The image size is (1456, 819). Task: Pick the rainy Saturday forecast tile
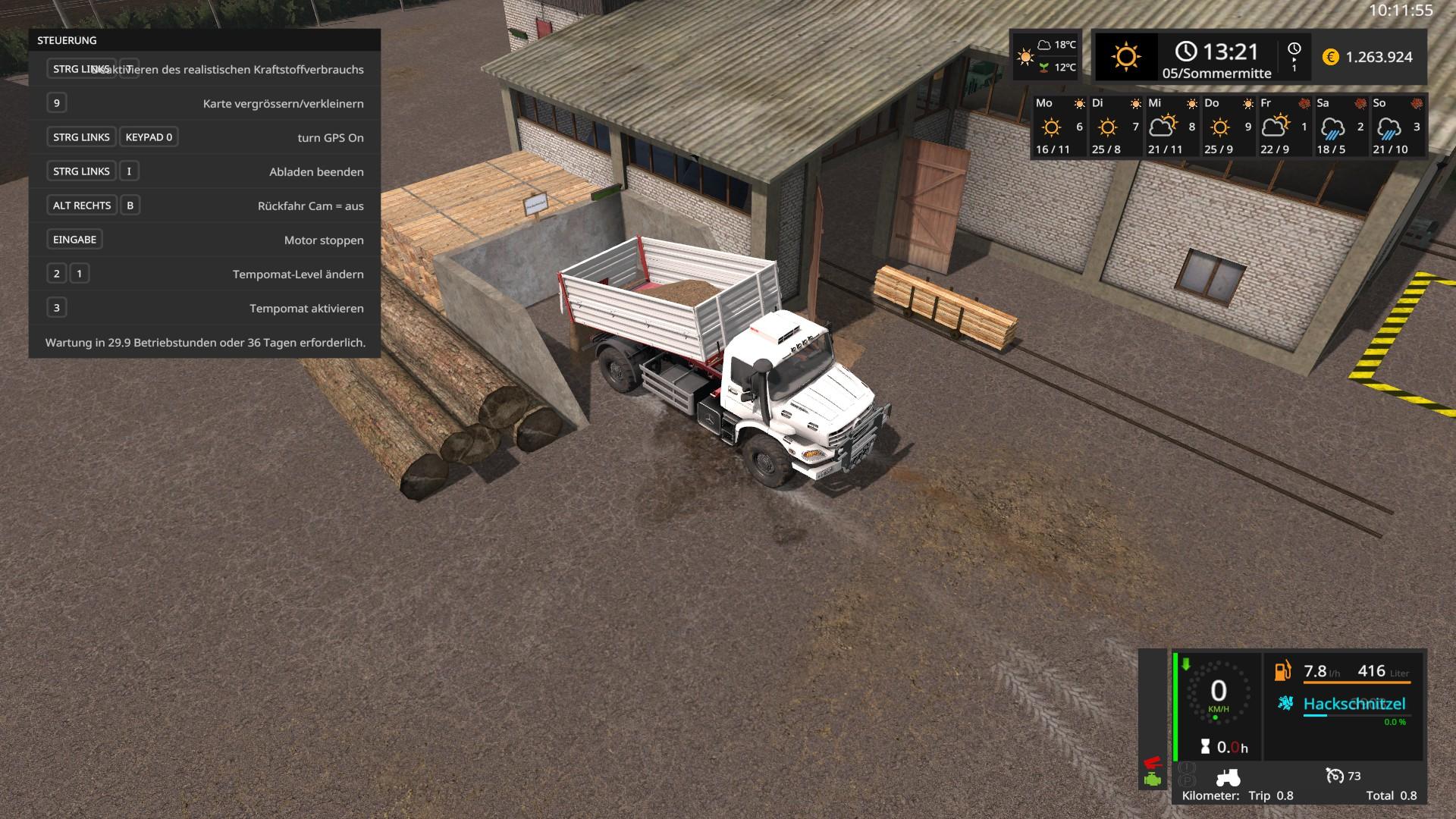click(x=1340, y=126)
